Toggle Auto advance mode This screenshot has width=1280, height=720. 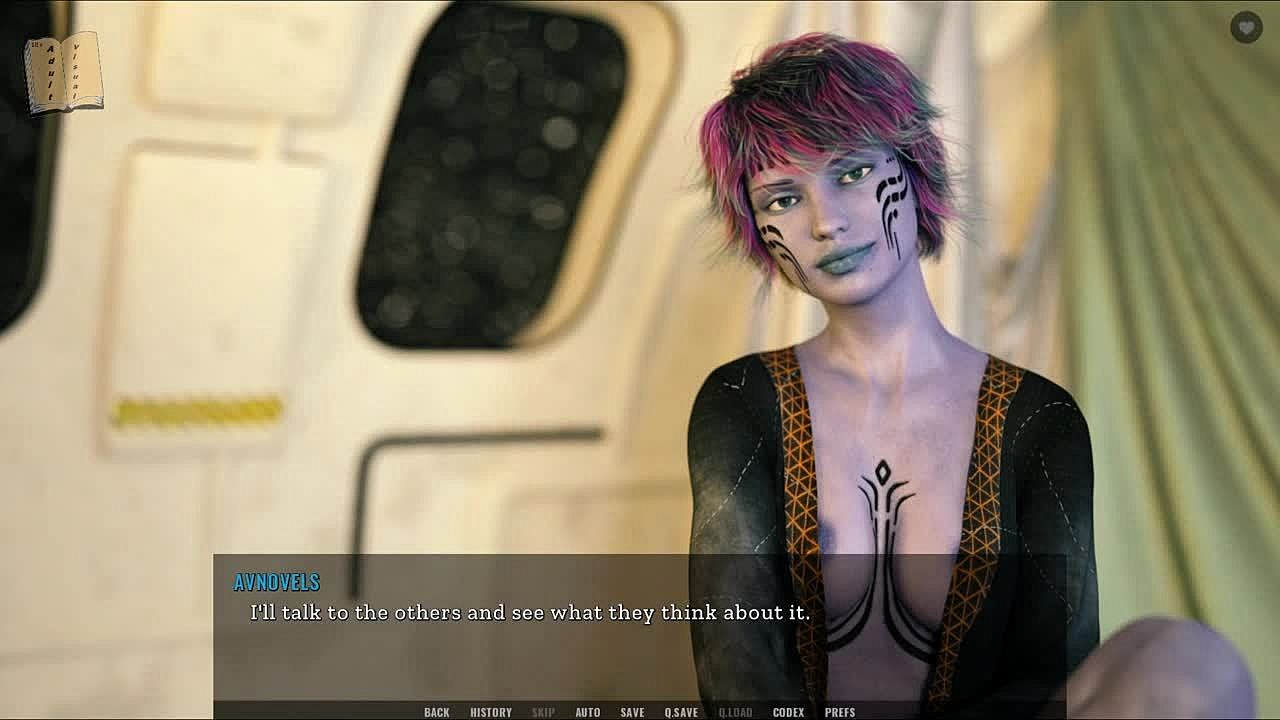click(587, 712)
